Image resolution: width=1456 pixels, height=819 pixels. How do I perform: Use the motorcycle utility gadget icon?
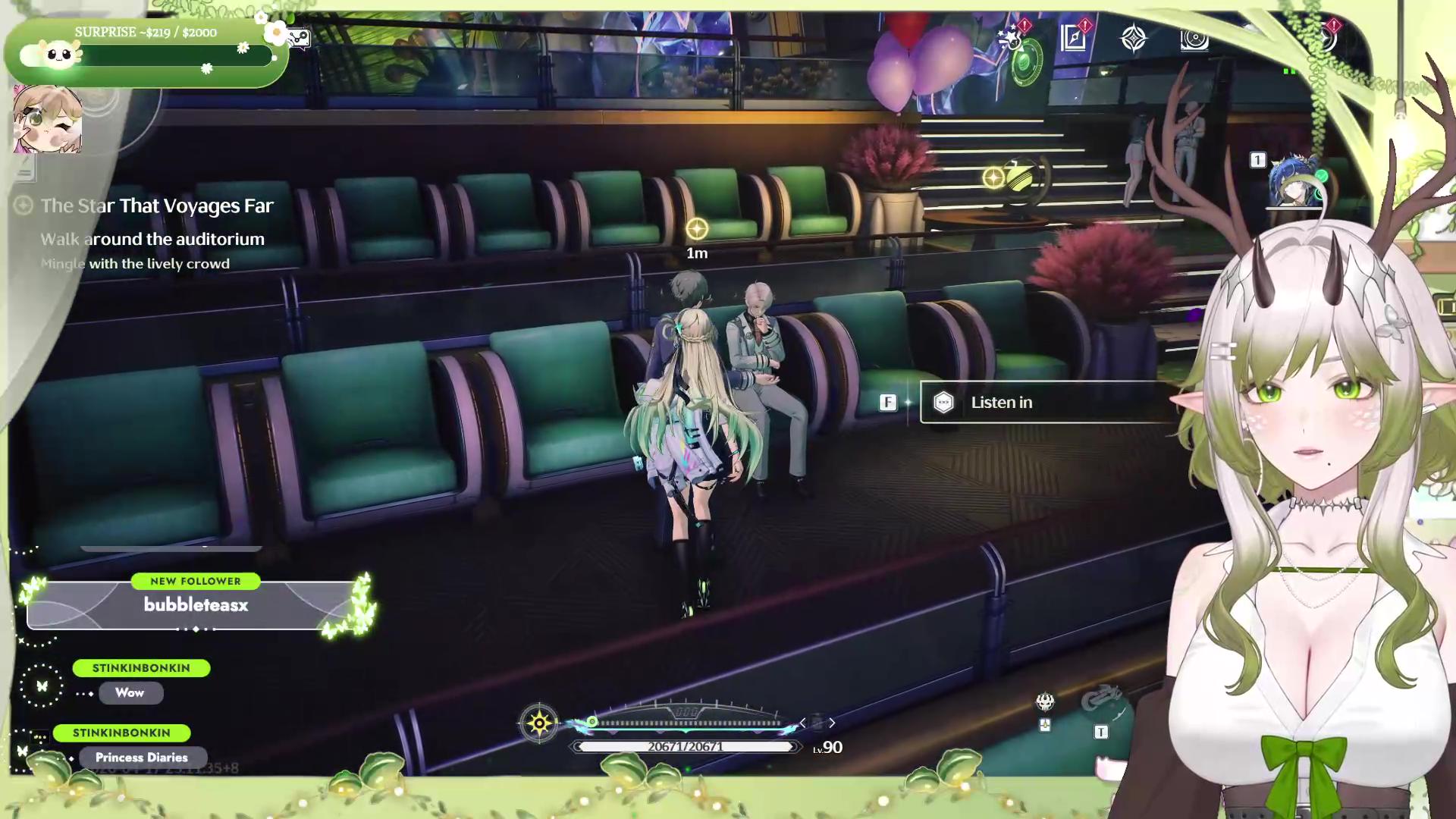[x=1101, y=699]
